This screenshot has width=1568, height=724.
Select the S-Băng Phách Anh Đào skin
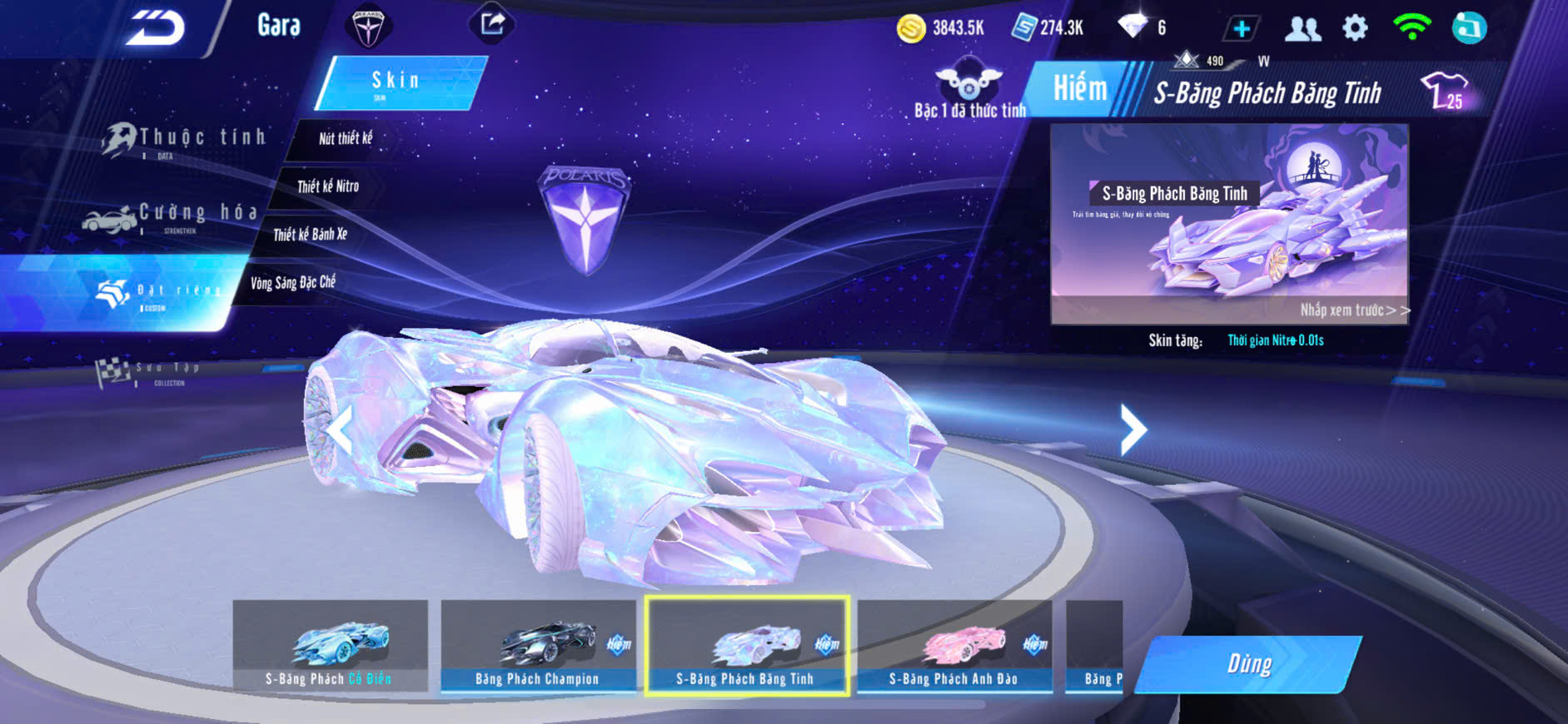[x=954, y=646]
